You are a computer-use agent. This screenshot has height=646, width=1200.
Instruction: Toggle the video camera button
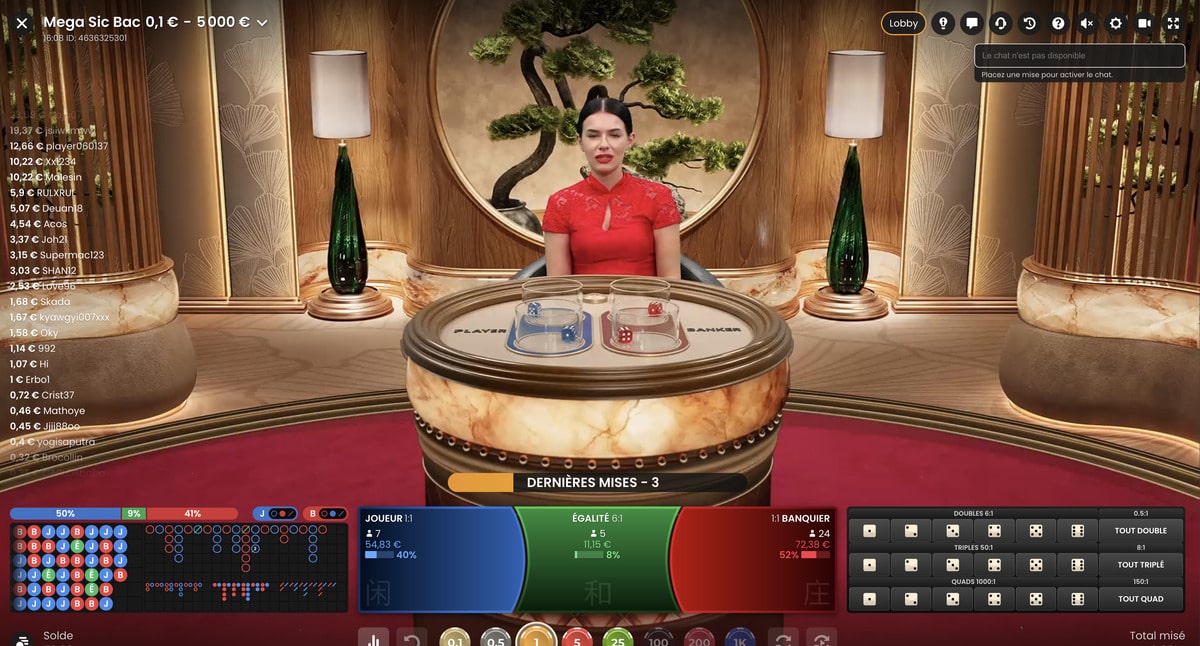click(x=1145, y=23)
